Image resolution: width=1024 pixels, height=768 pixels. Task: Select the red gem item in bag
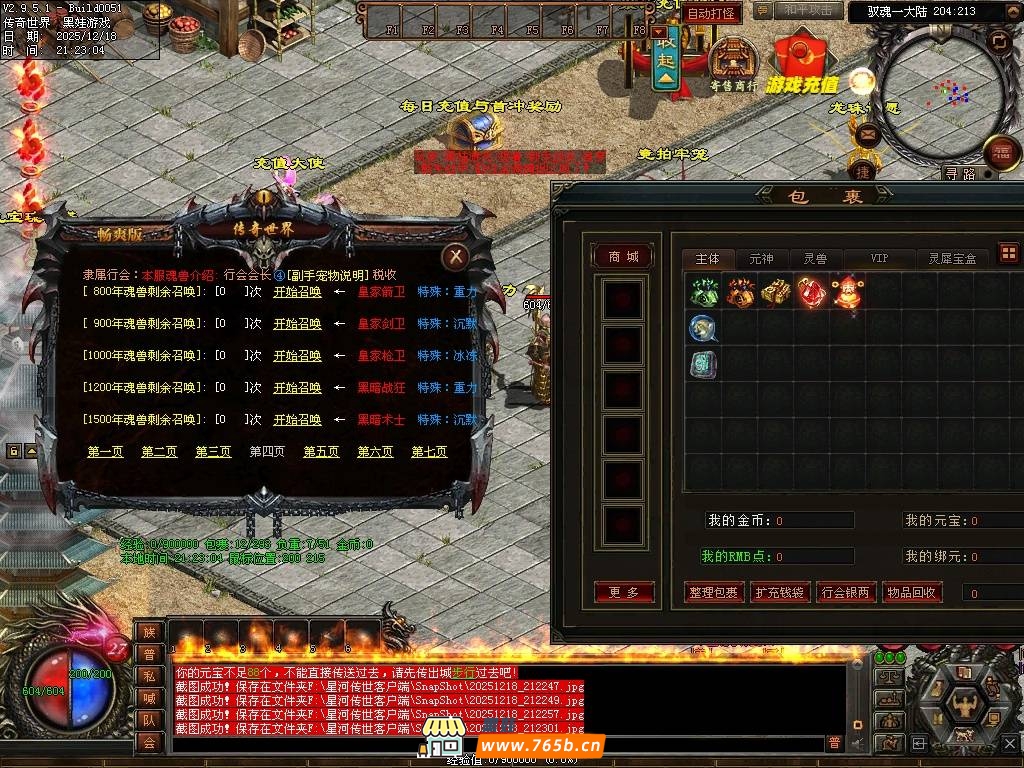[x=811, y=293]
